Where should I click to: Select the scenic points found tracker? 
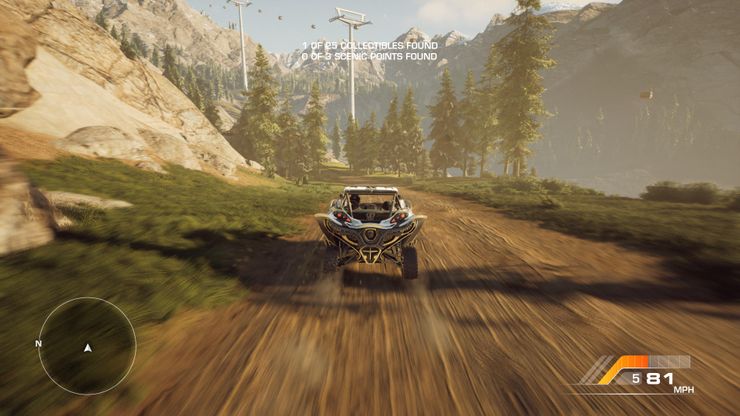click(x=369, y=57)
